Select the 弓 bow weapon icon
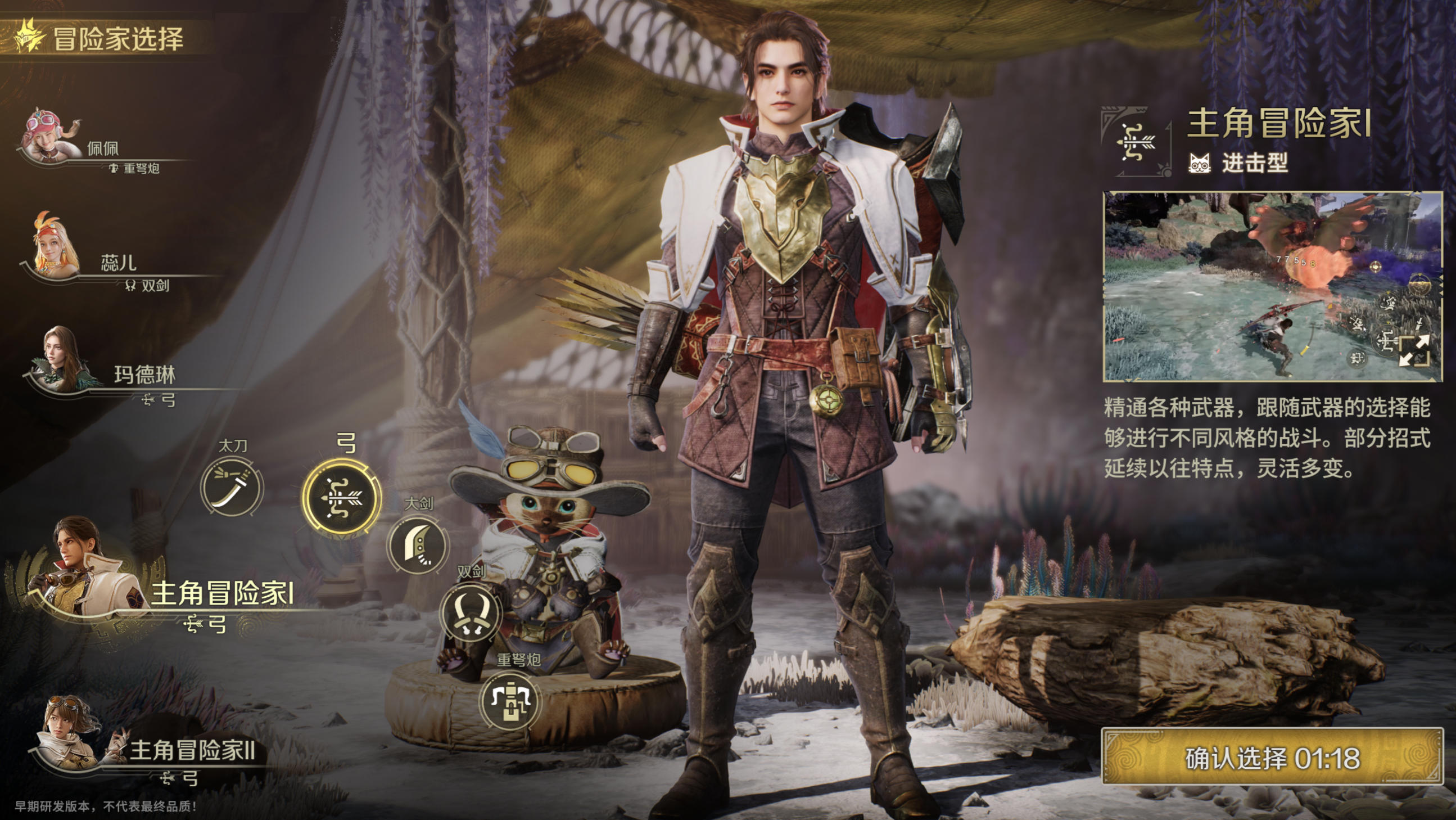This screenshot has width=1456, height=820. (x=341, y=498)
